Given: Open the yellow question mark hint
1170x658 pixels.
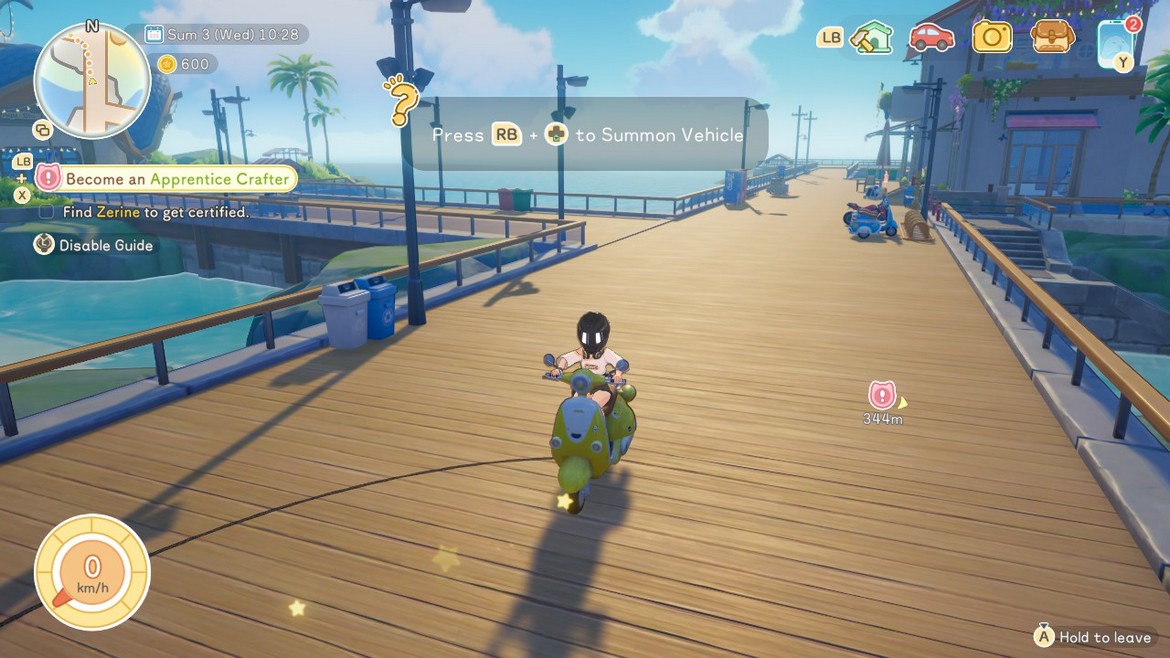Looking at the screenshot, I should coord(400,101).
